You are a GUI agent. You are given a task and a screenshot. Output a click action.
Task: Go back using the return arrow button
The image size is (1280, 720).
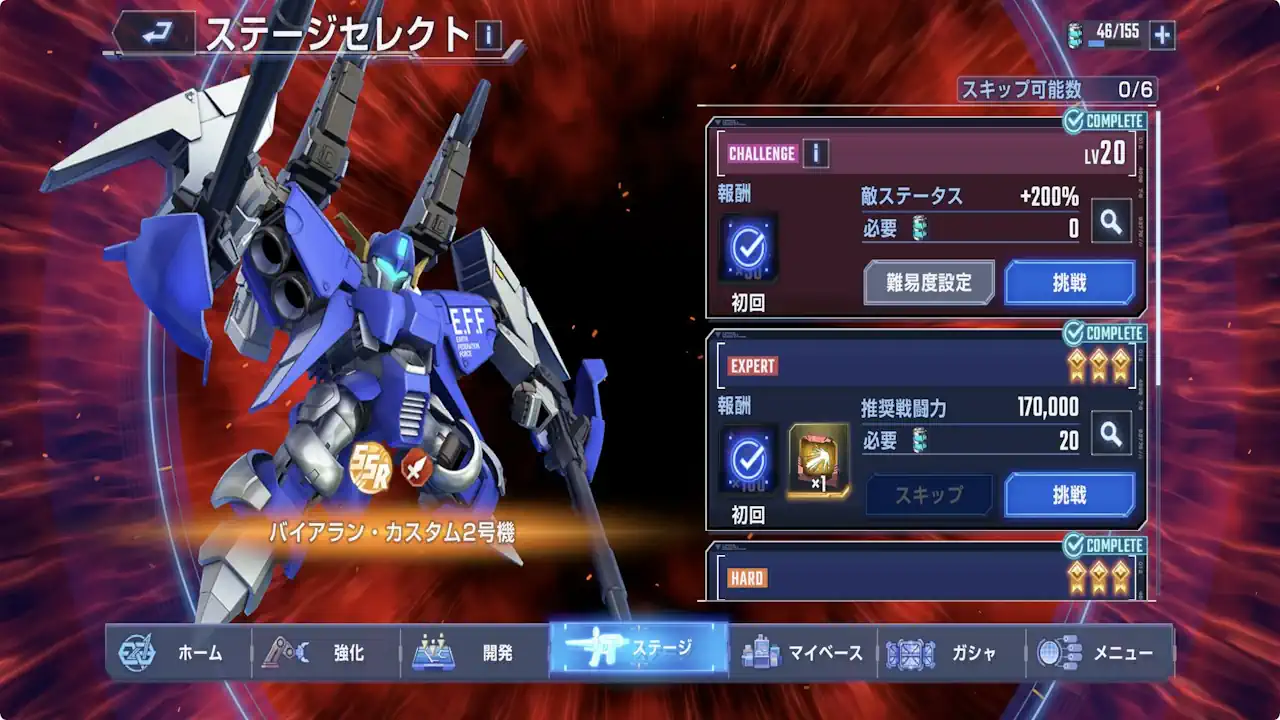click(x=156, y=35)
